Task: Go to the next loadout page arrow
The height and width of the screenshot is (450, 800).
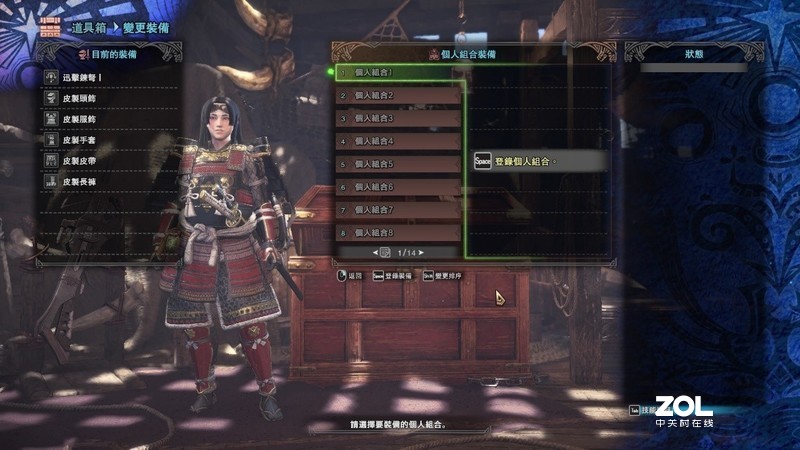Action: click(423, 252)
